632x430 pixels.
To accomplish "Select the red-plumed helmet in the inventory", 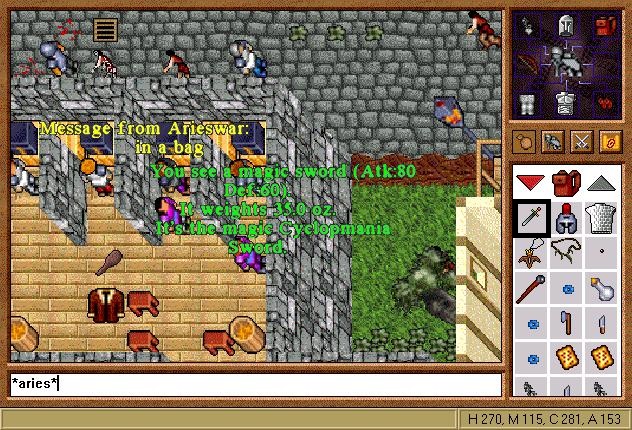I will [x=565, y=218].
